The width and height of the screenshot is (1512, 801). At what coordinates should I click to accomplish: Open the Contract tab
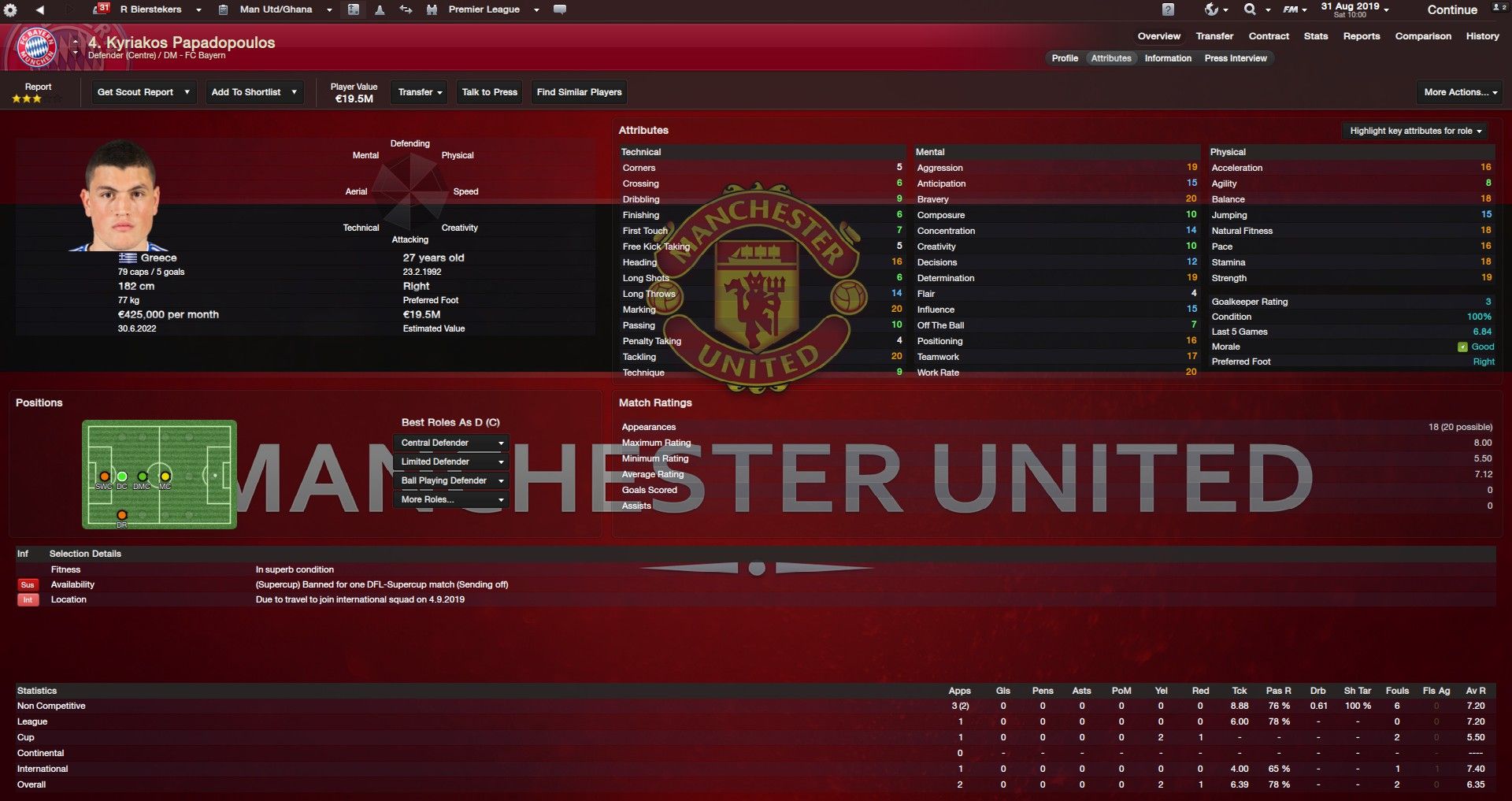(x=1269, y=36)
